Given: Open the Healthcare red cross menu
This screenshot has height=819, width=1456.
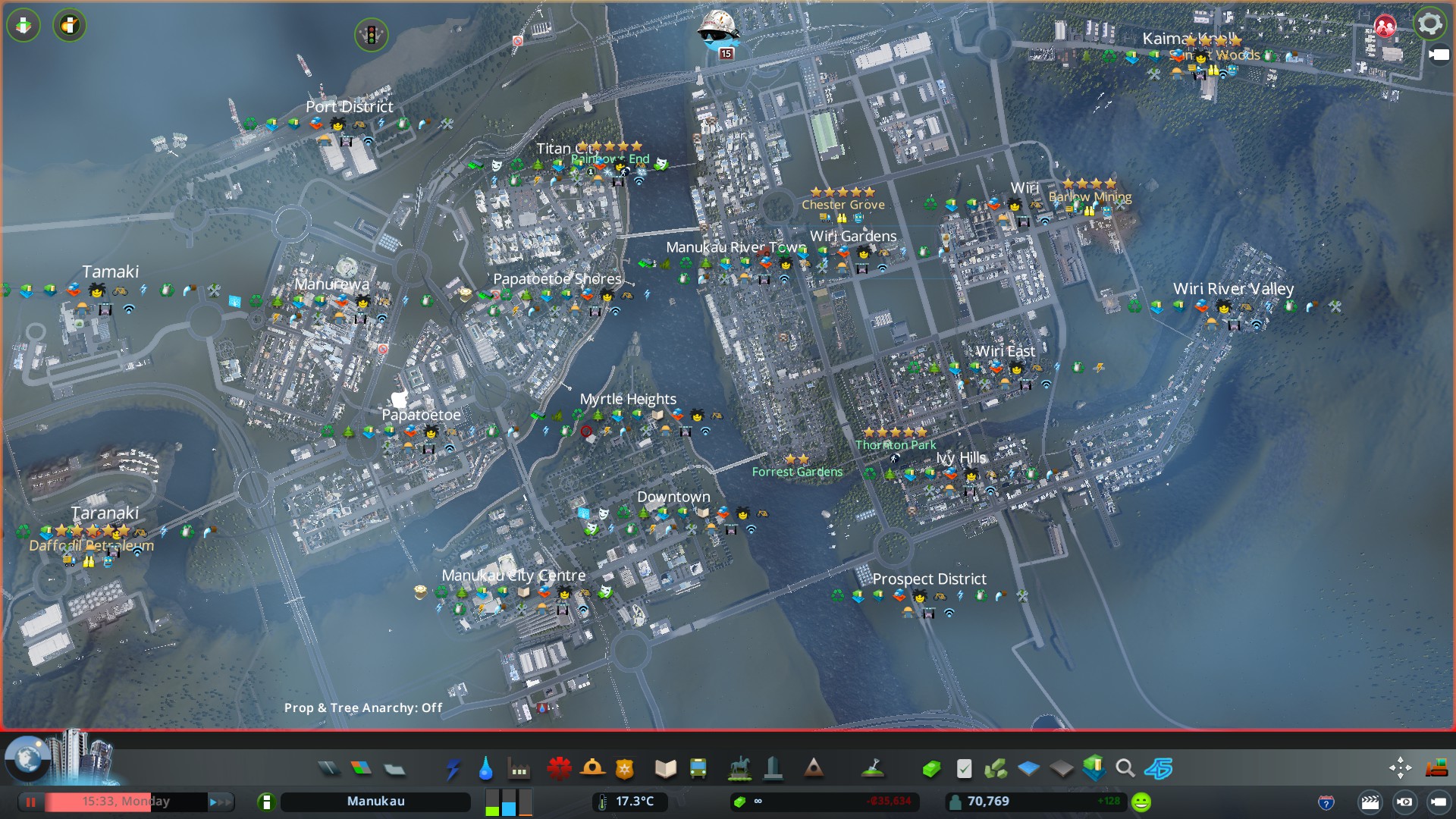Looking at the screenshot, I should coord(559,769).
